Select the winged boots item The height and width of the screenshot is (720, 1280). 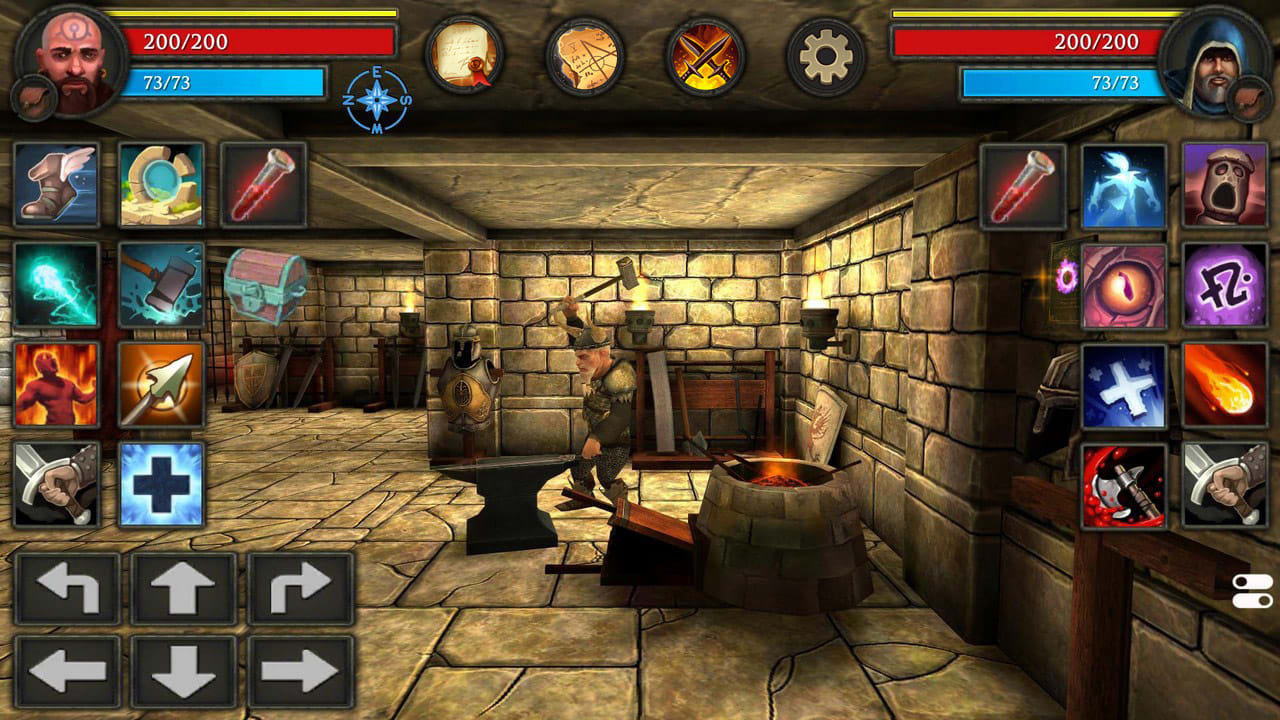pos(56,186)
